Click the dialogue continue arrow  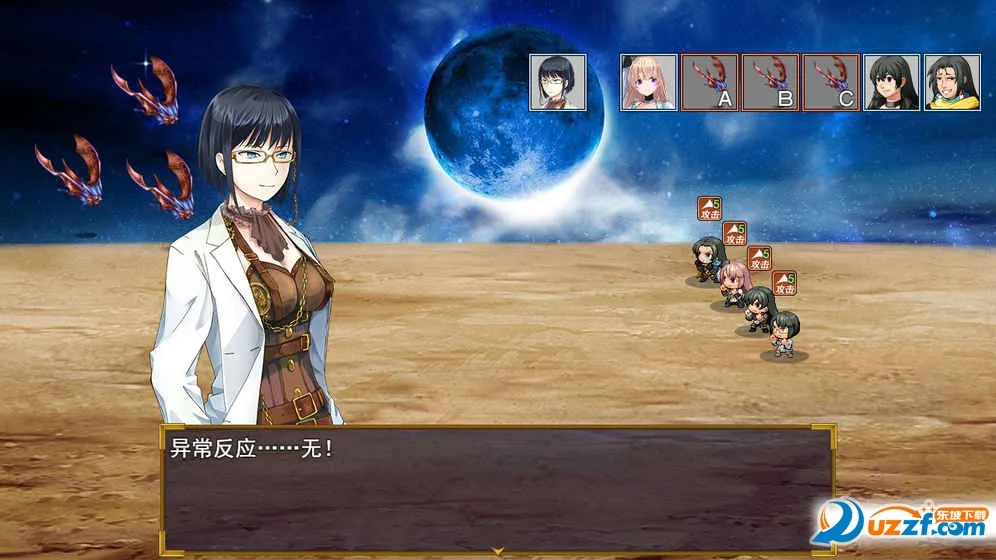497,550
